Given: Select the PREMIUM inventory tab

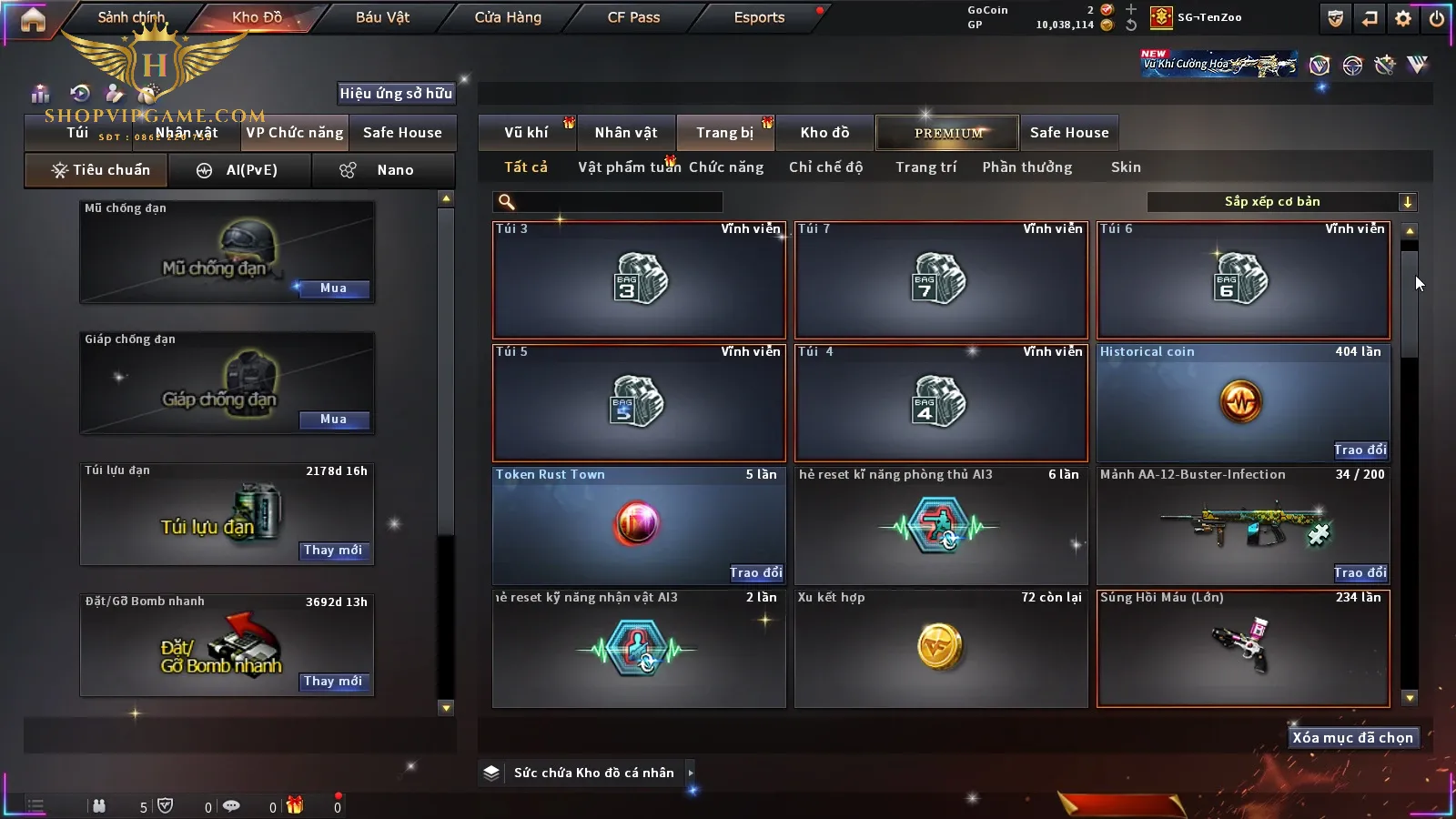Looking at the screenshot, I should [948, 133].
